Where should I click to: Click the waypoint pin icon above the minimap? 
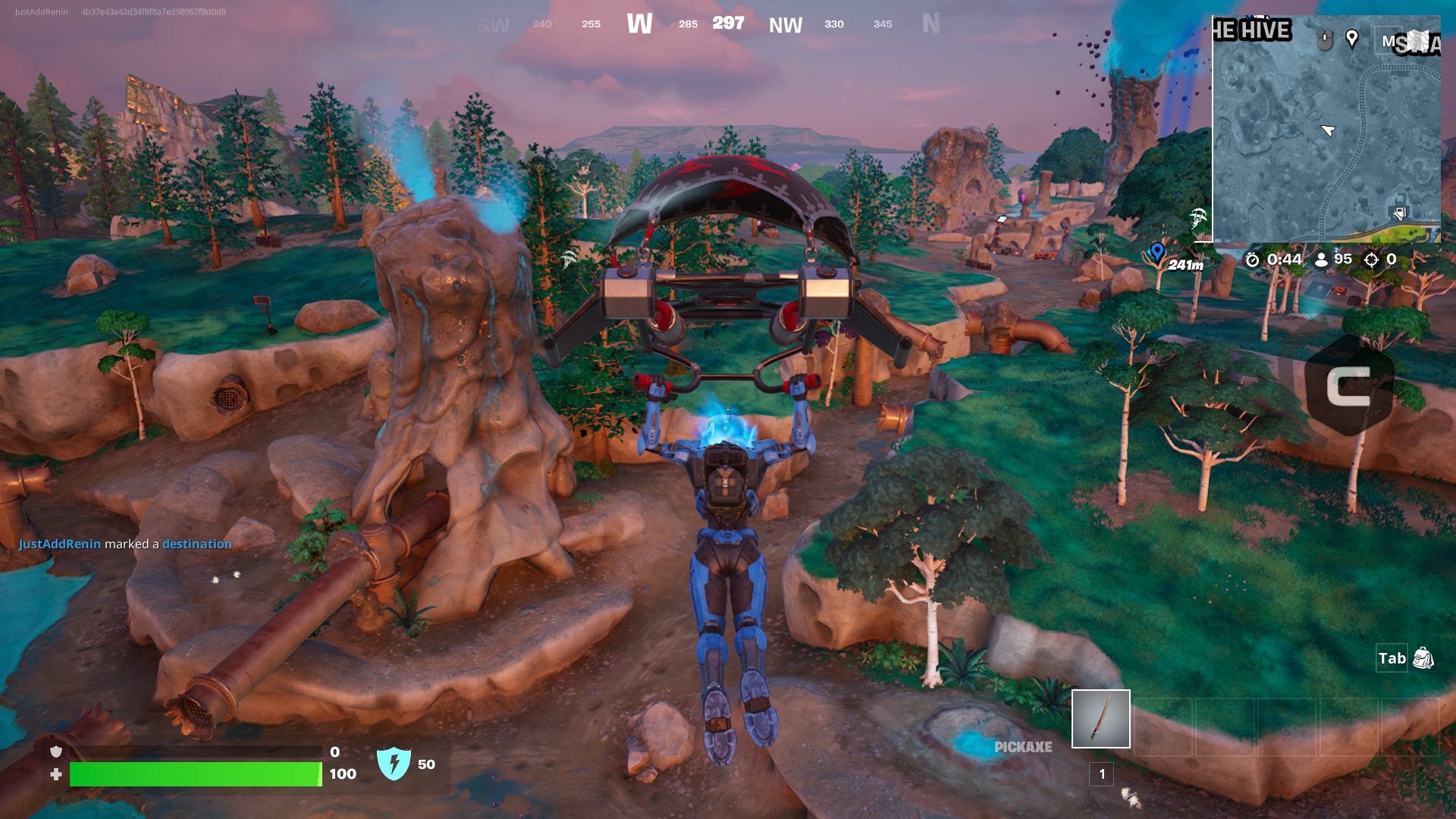[x=1352, y=39]
